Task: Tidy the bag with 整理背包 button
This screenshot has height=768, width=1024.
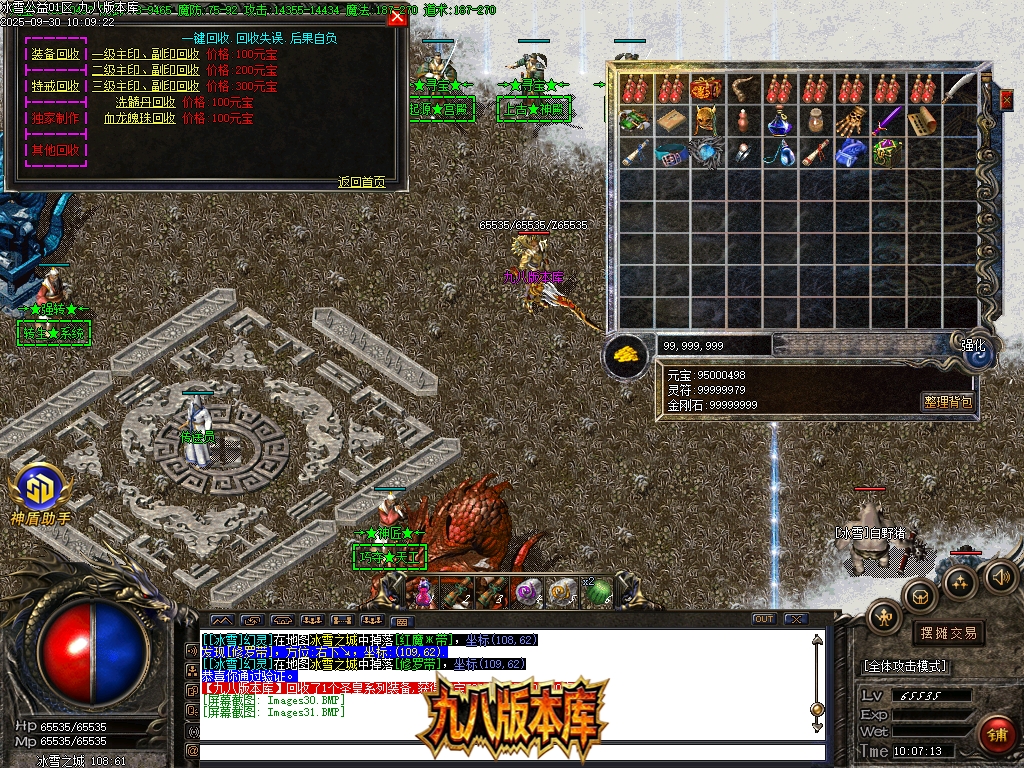Action: (x=946, y=402)
